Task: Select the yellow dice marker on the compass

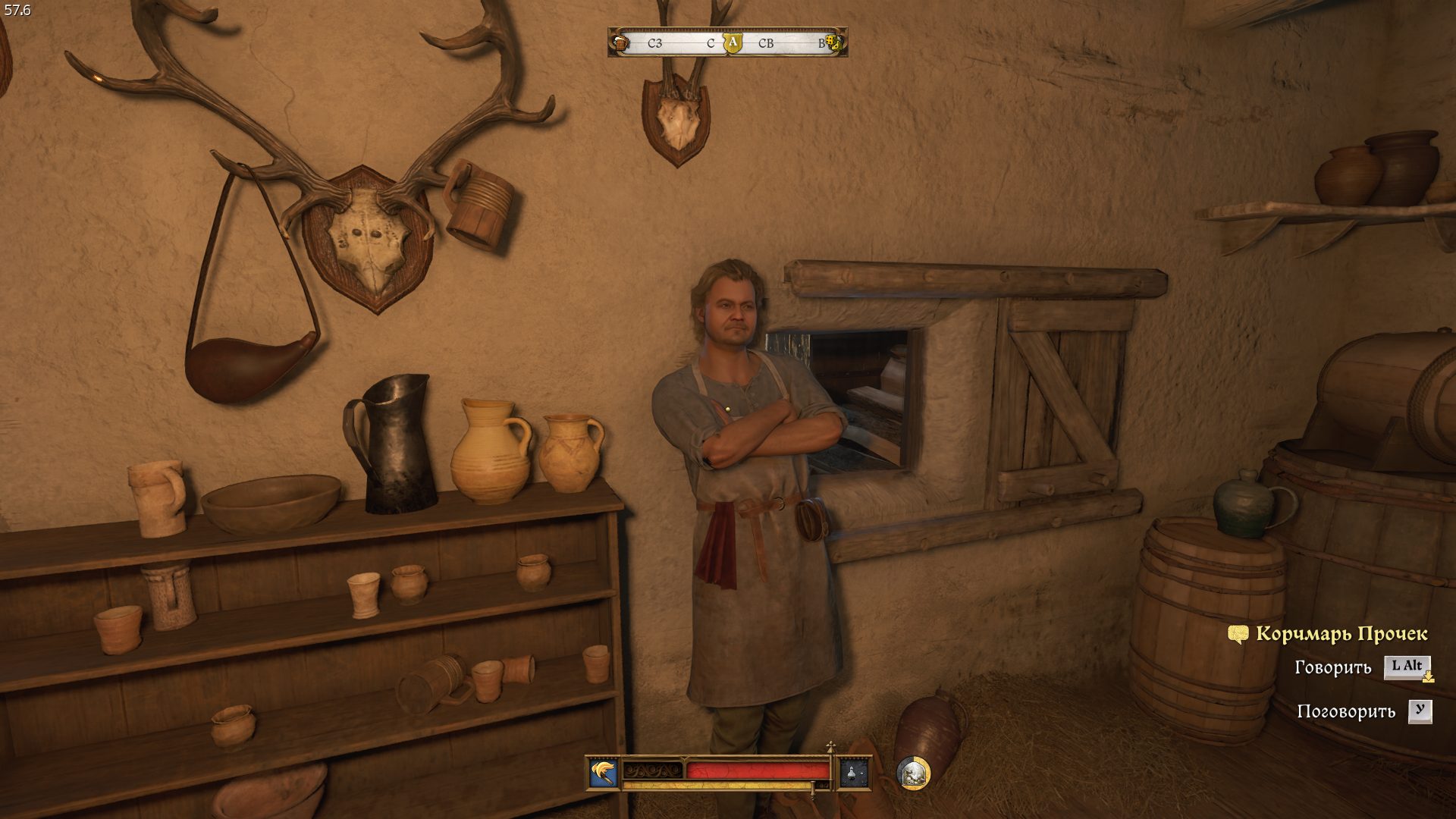Action: 833,43
